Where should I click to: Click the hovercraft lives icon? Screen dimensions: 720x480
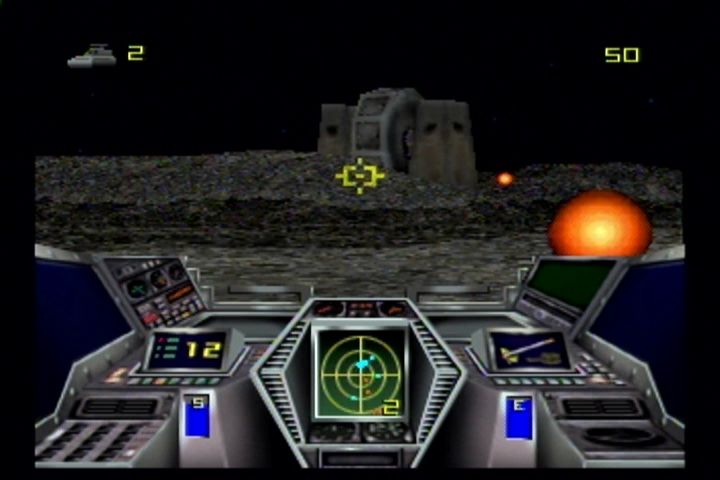point(91,55)
